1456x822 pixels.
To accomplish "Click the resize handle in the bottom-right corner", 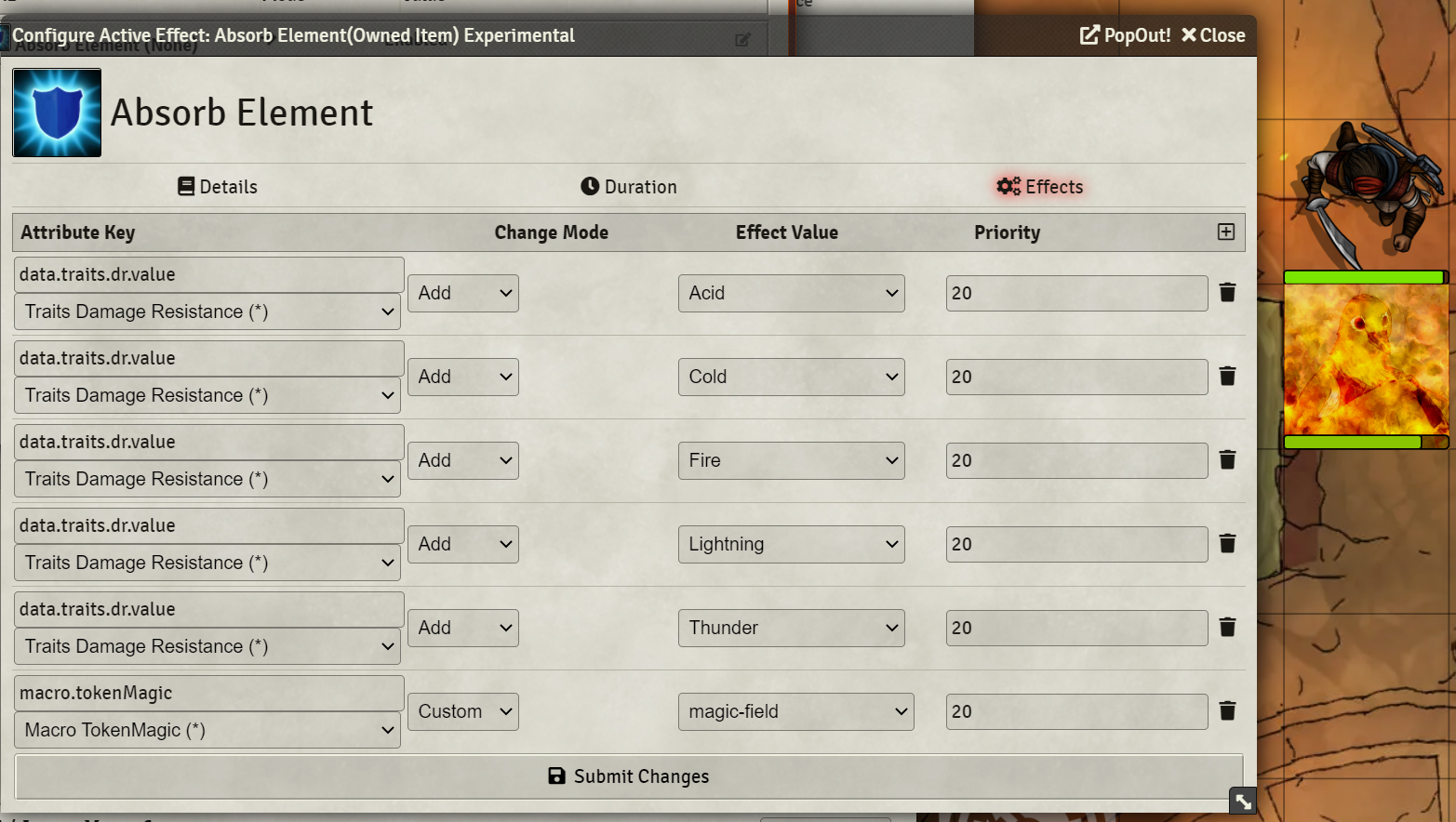I will [1242, 800].
